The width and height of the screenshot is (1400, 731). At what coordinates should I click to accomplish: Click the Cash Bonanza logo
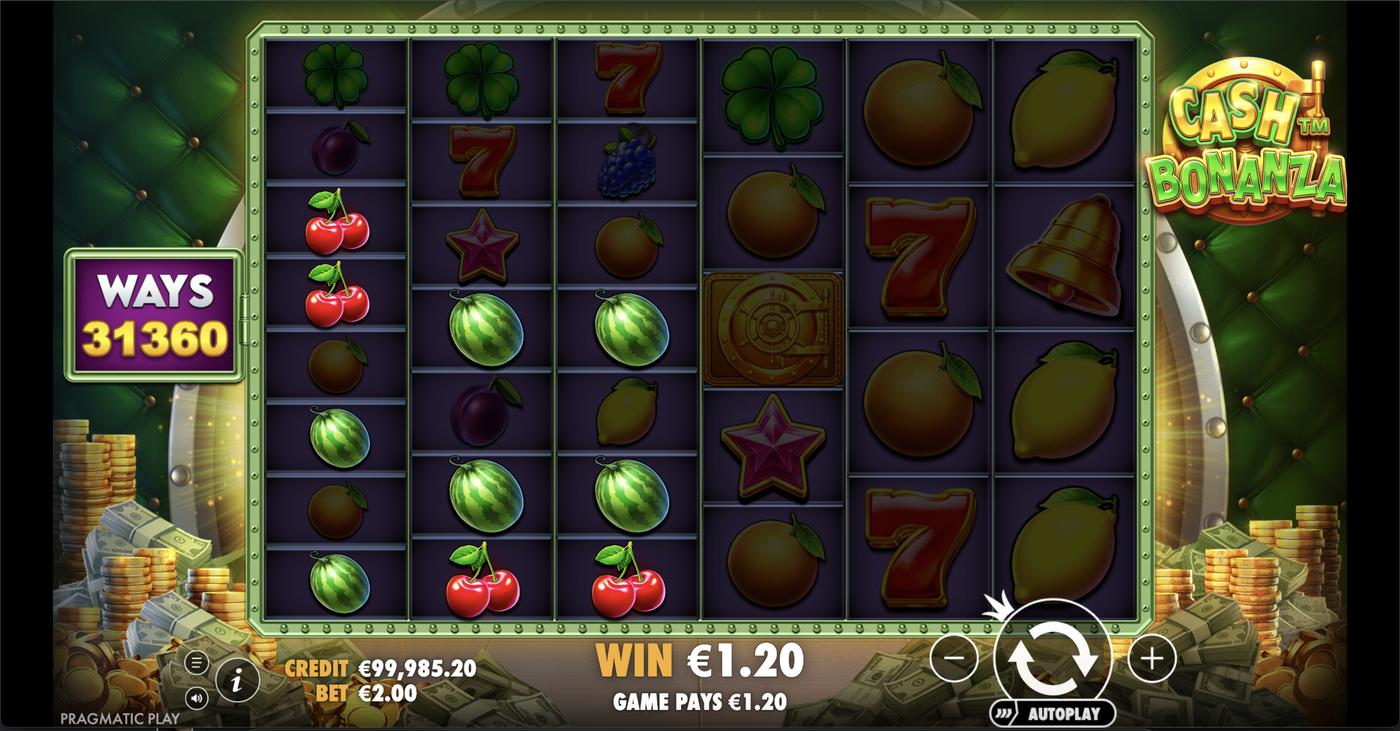(1253, 130)
